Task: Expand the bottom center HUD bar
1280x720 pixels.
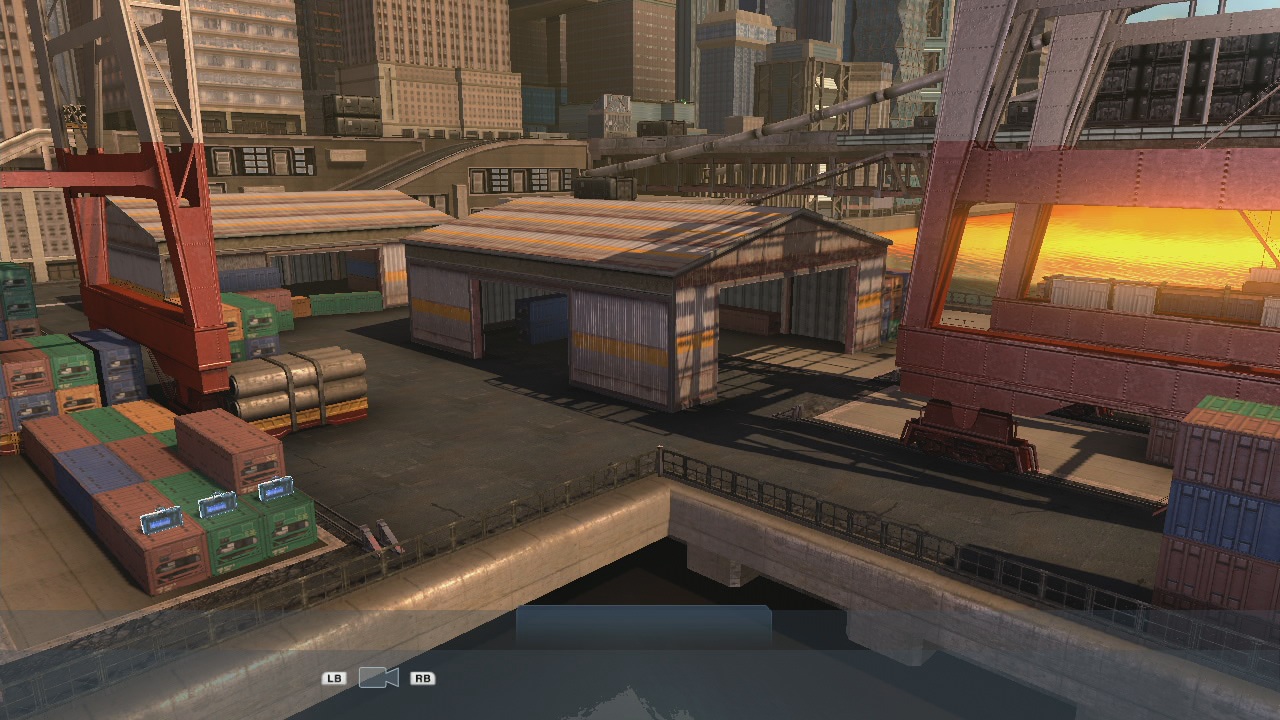Action: [x=645, y=625]
